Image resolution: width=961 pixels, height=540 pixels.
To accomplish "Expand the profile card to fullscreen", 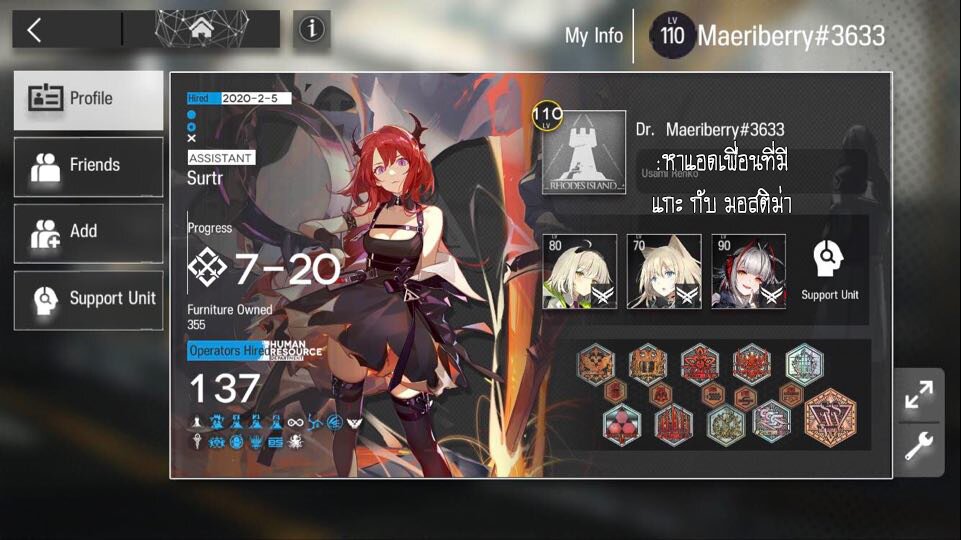I will tap(918, 394).
